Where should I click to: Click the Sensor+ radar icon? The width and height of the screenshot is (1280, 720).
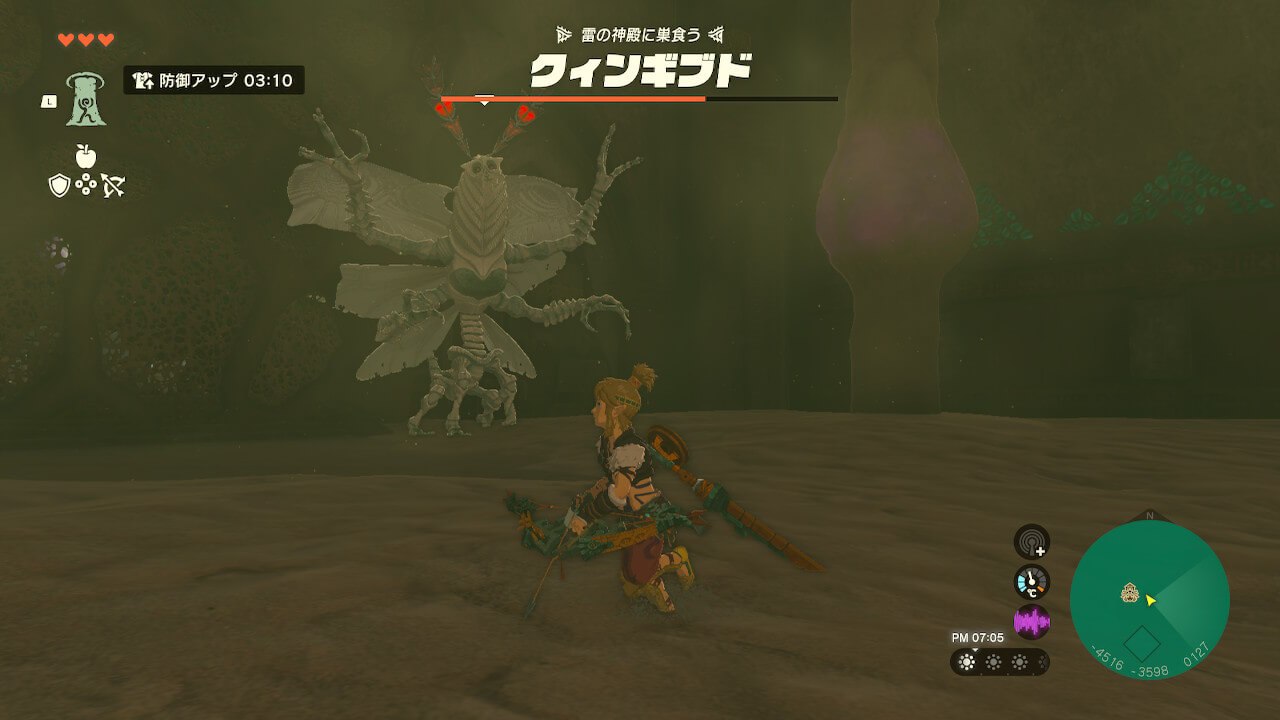1031,542
